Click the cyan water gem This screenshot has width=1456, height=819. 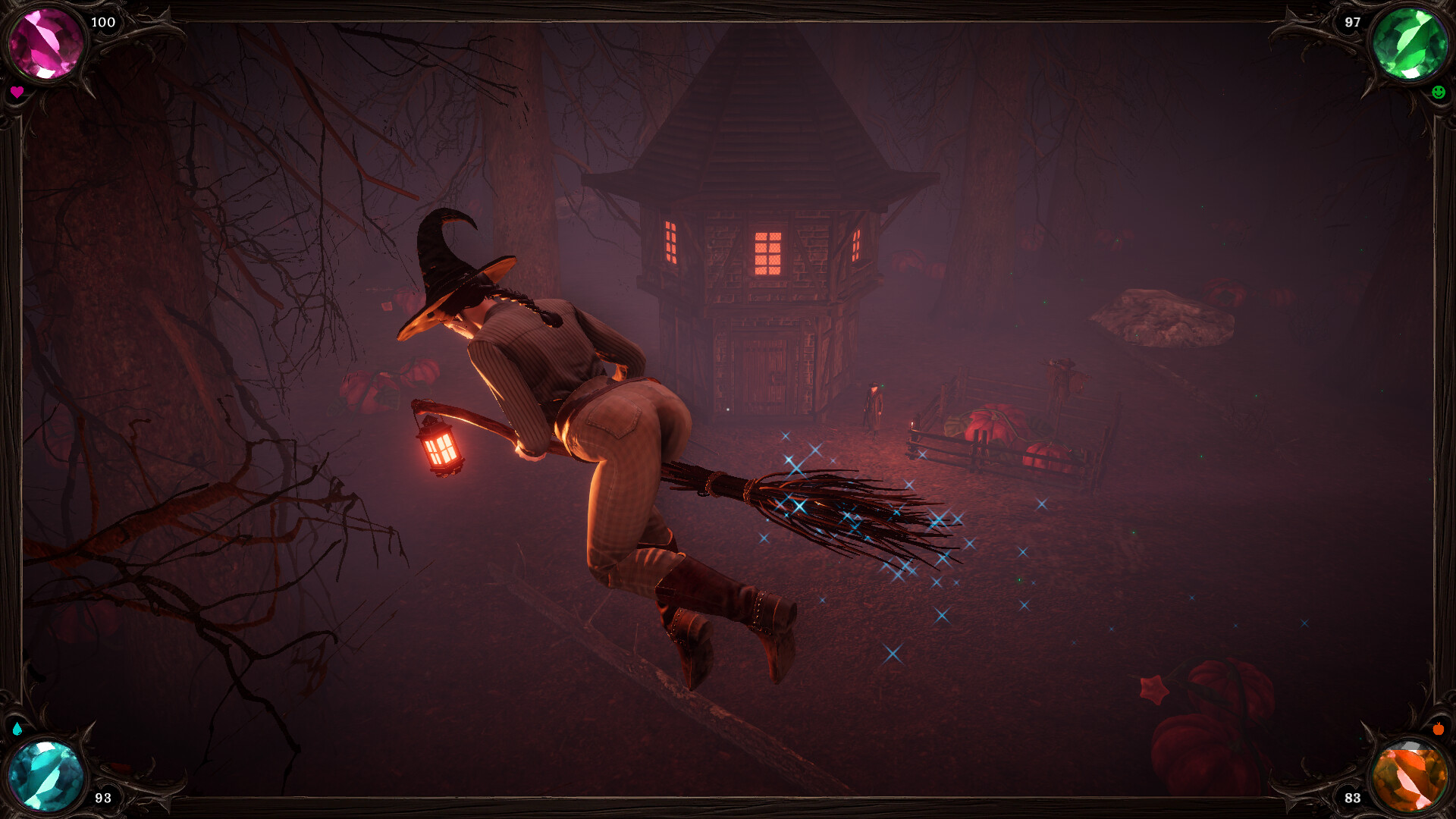45,775
